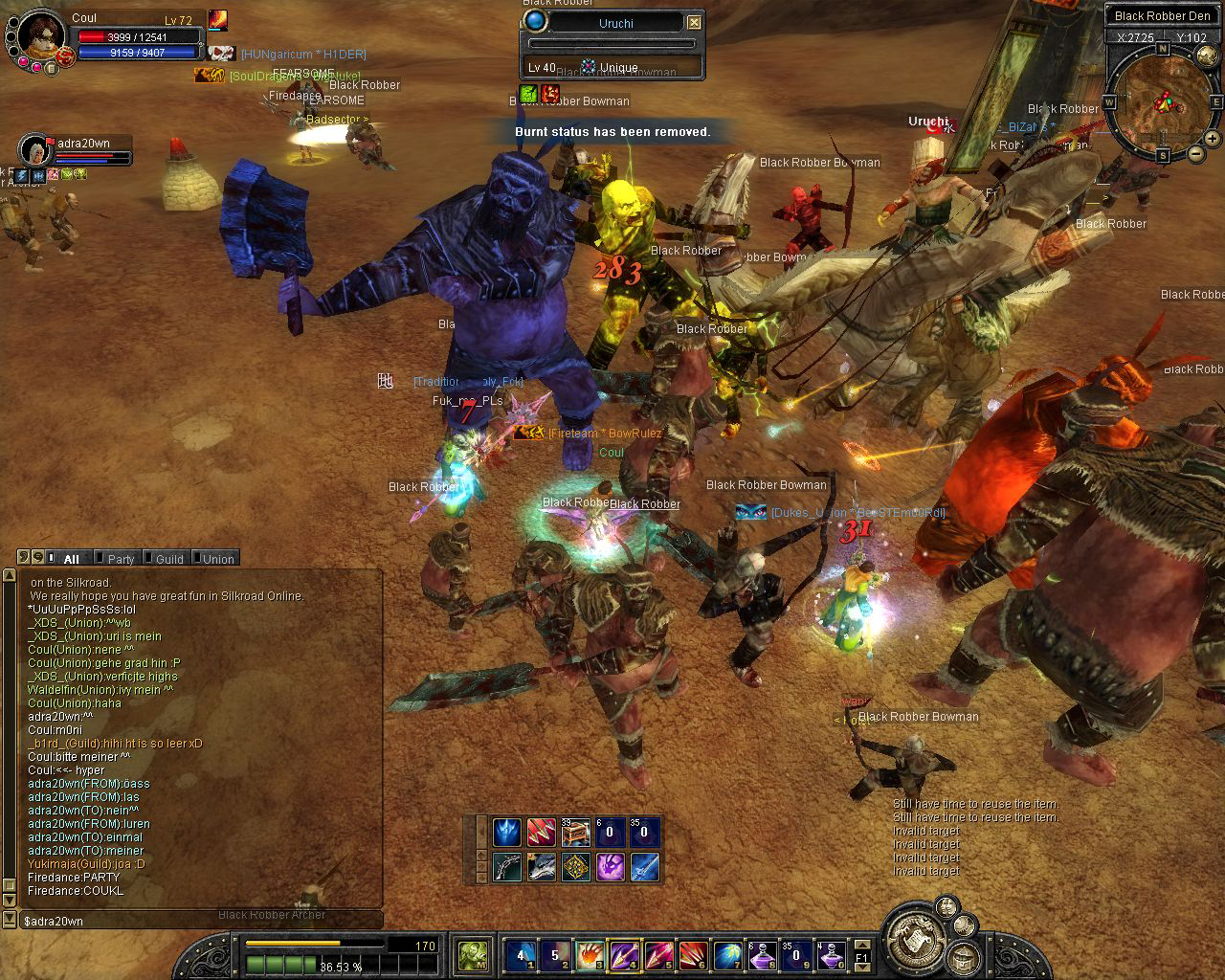Switch hotbar page with up arrow above F1

[861, 943]
